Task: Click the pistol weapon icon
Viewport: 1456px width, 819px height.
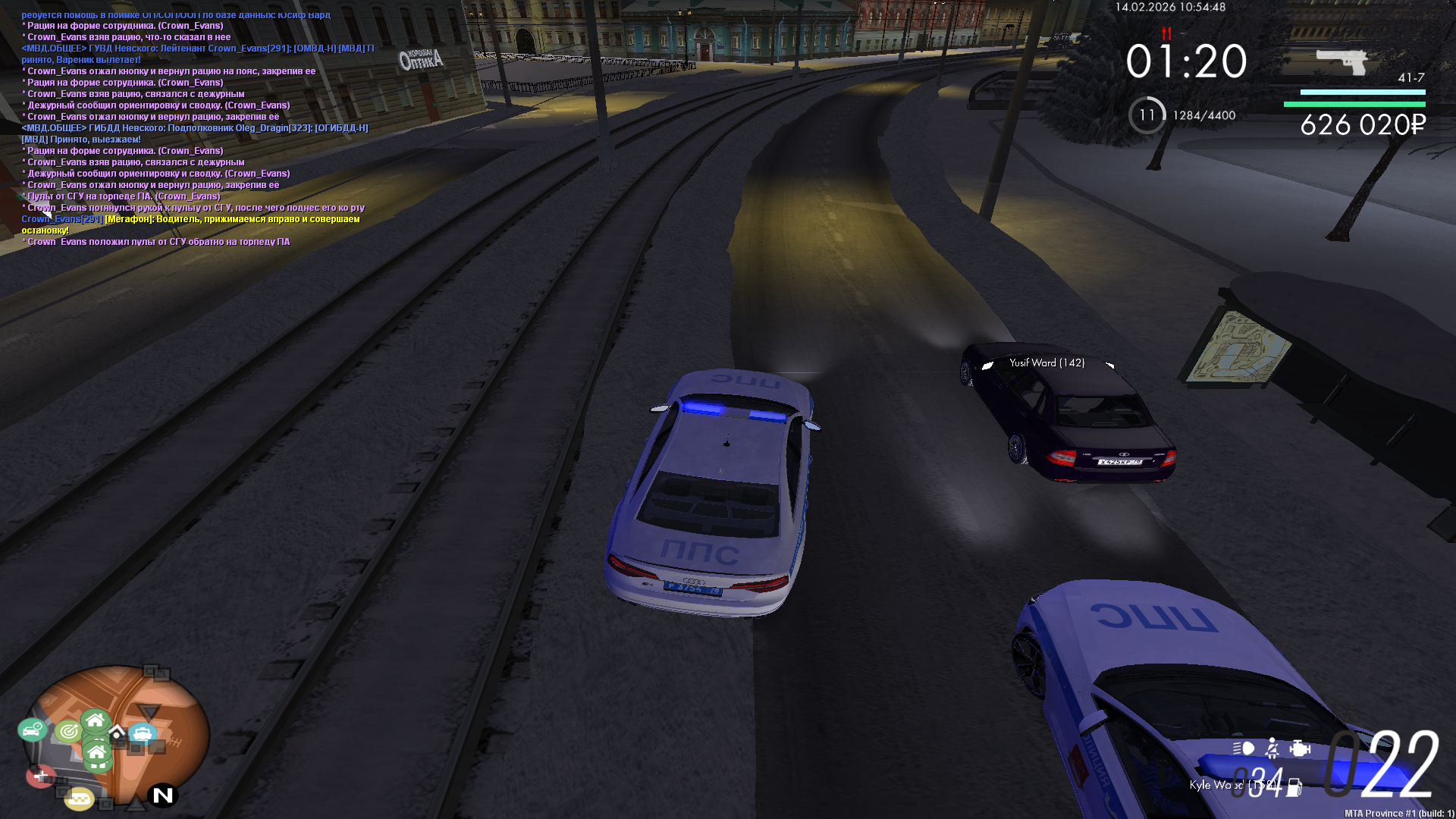Action: (1341, 62)
